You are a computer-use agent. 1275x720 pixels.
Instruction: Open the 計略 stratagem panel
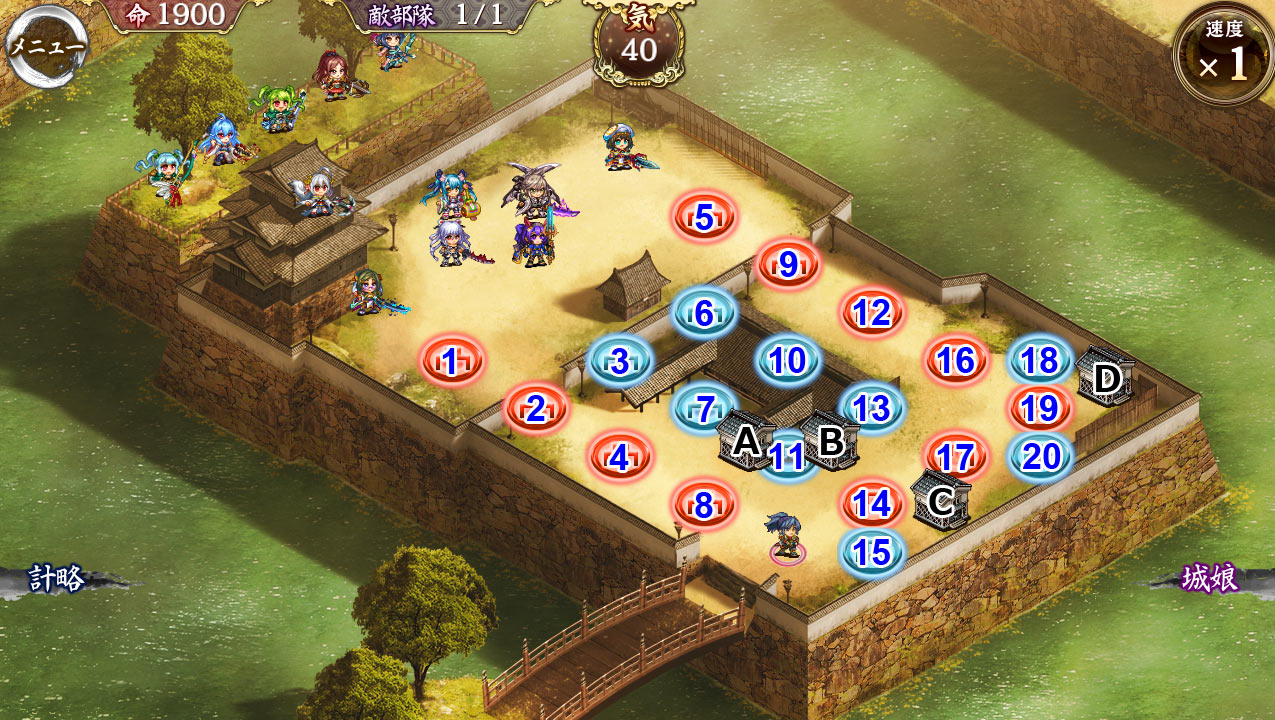[57, 578]
